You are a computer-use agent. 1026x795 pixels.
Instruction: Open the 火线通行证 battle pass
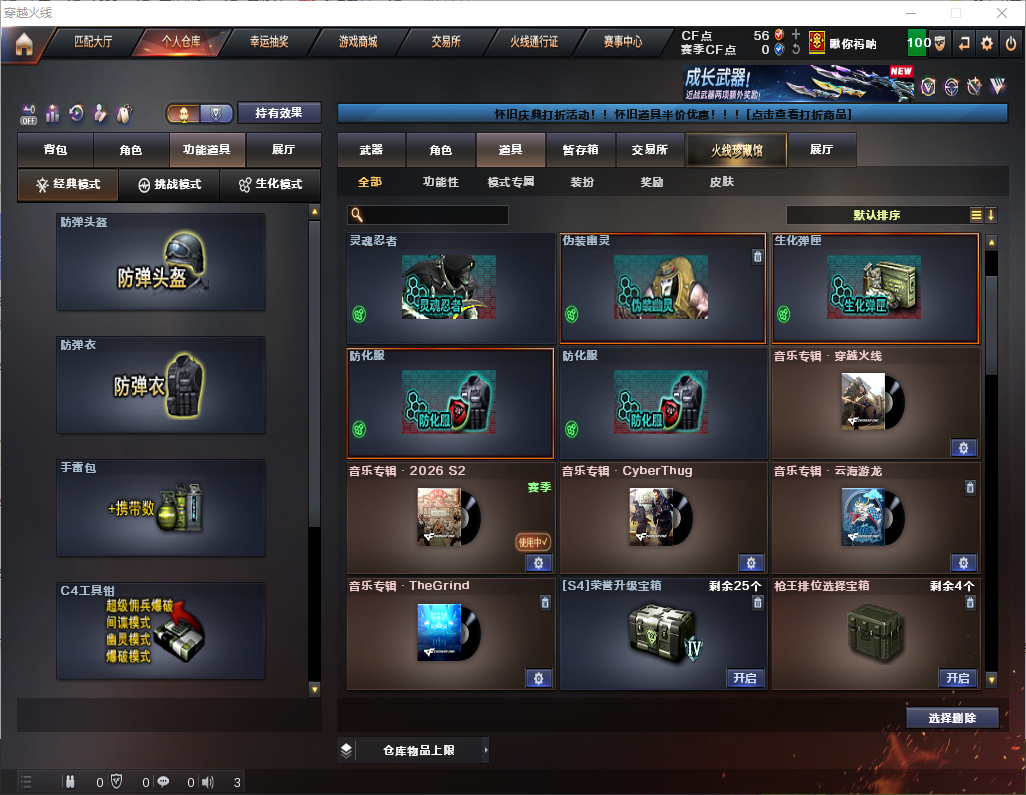click(x=534, y=43)
